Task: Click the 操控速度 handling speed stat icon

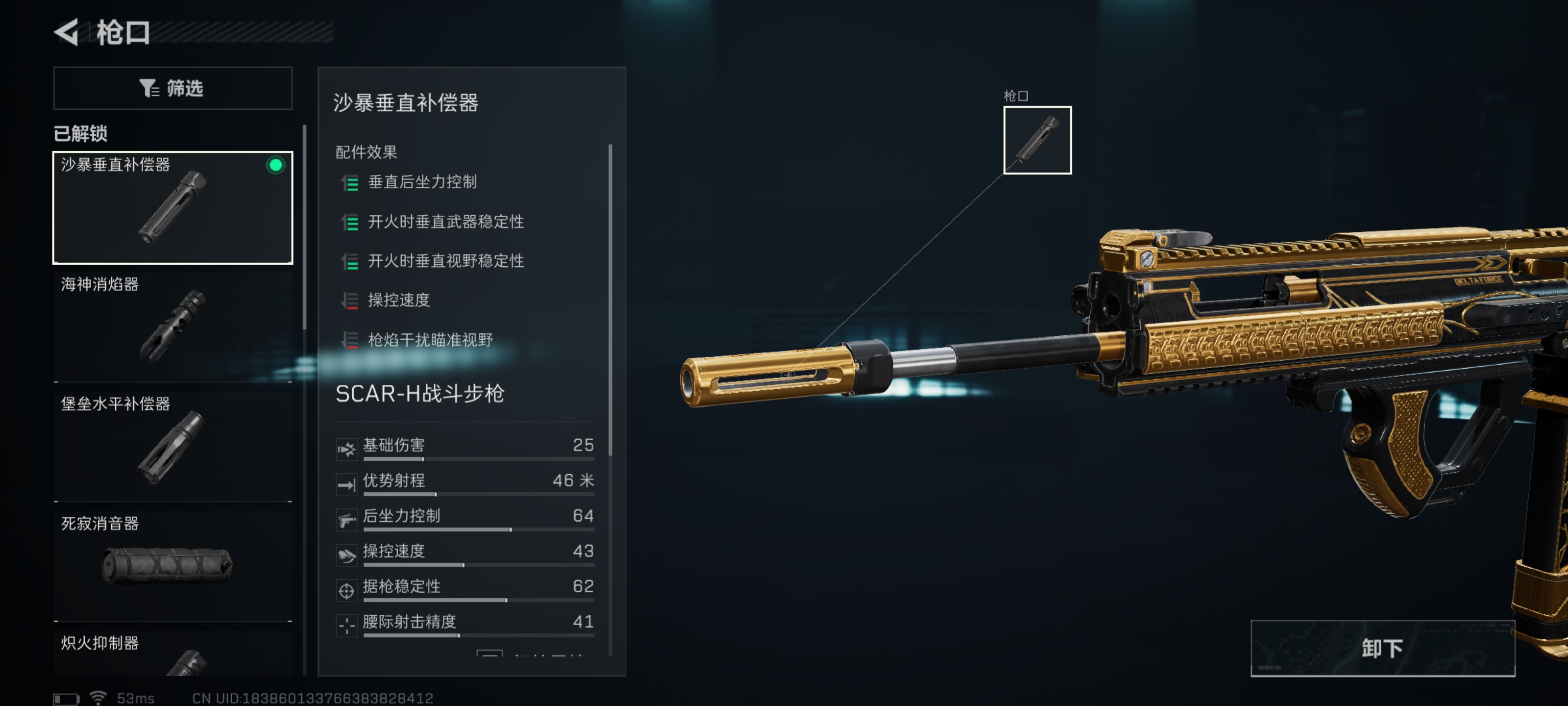Action: click(x=347, y=556)
